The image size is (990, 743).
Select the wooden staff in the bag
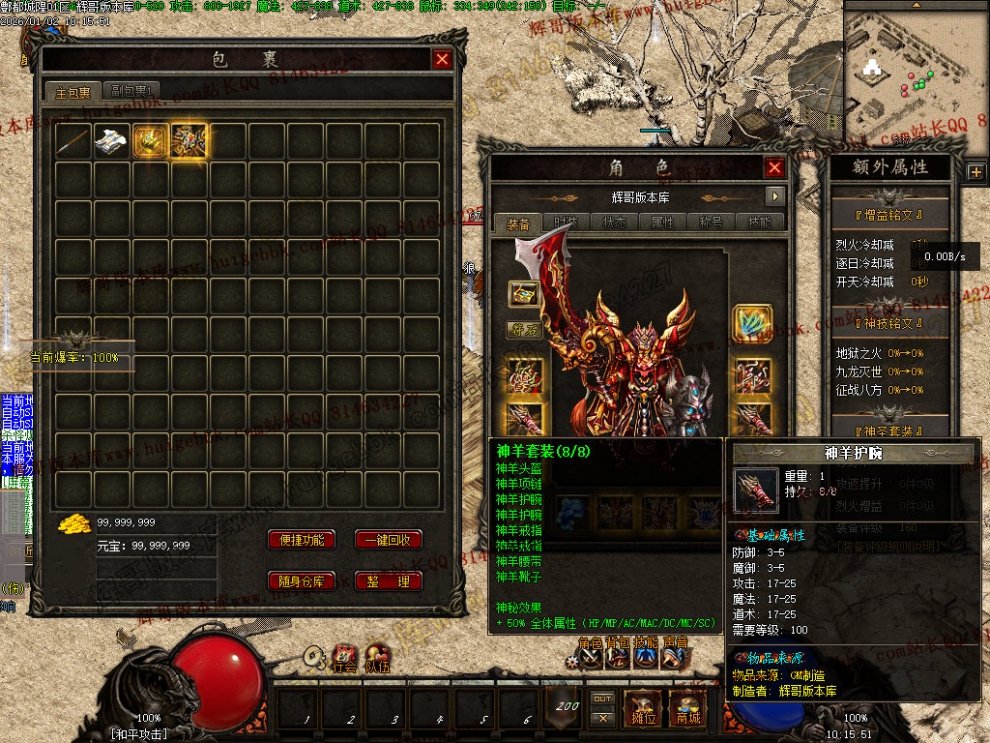click(x=73, y=141)
